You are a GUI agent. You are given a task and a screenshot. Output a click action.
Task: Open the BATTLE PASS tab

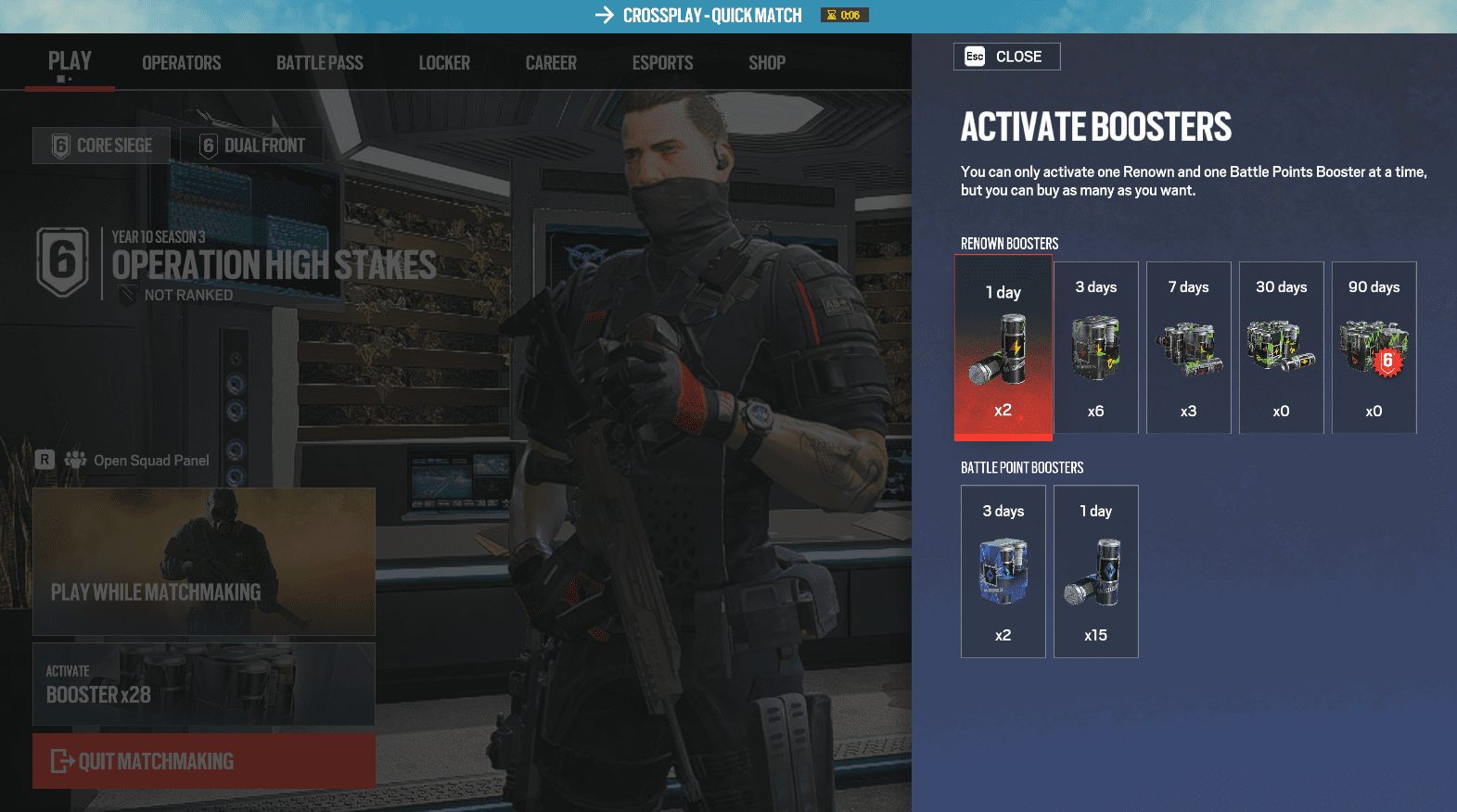click(319, 62)
